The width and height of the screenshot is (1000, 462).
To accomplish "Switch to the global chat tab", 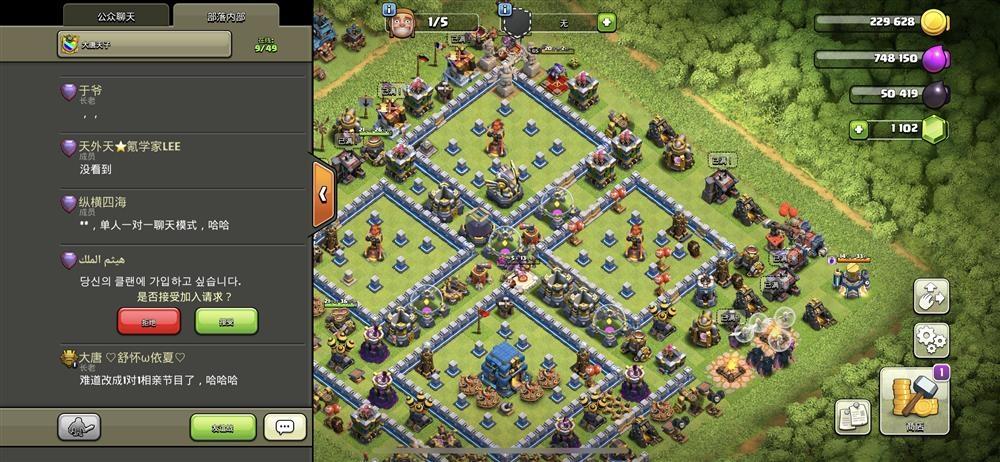I will tap(117, 16).
